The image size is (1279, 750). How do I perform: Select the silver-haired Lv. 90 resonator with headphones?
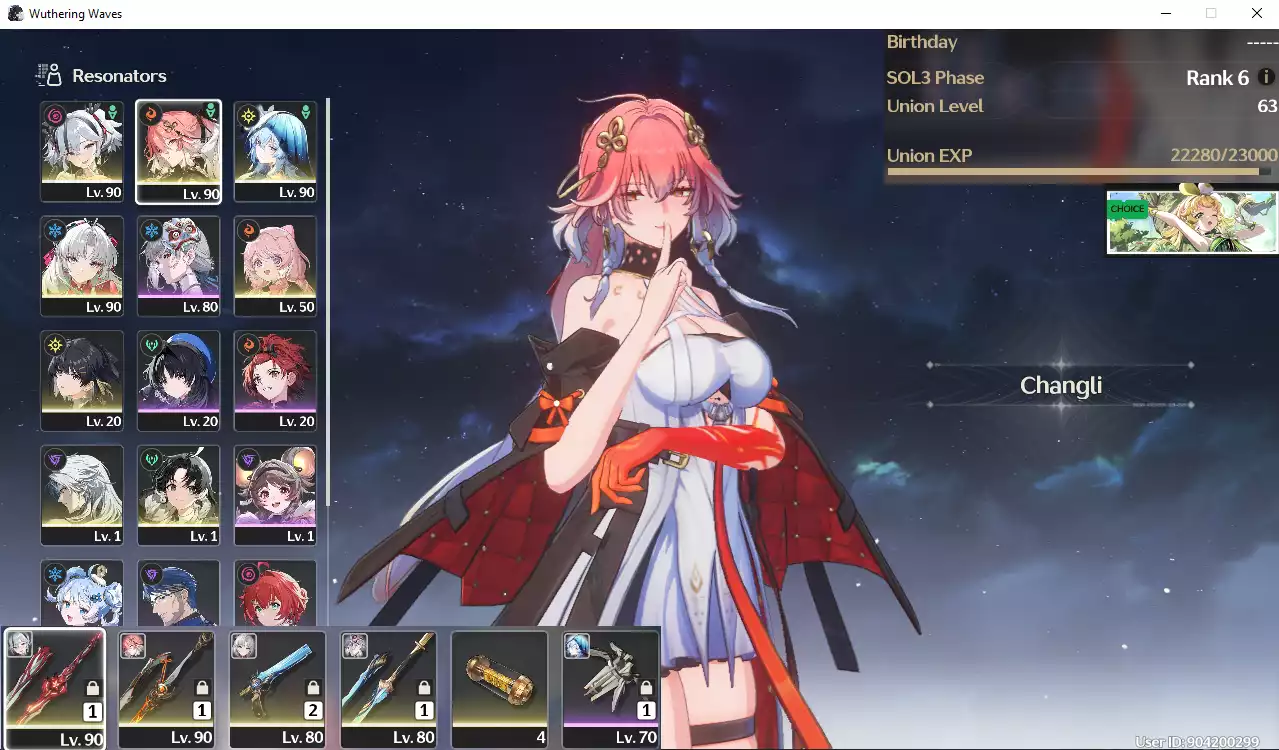click(x=82, y=151)
